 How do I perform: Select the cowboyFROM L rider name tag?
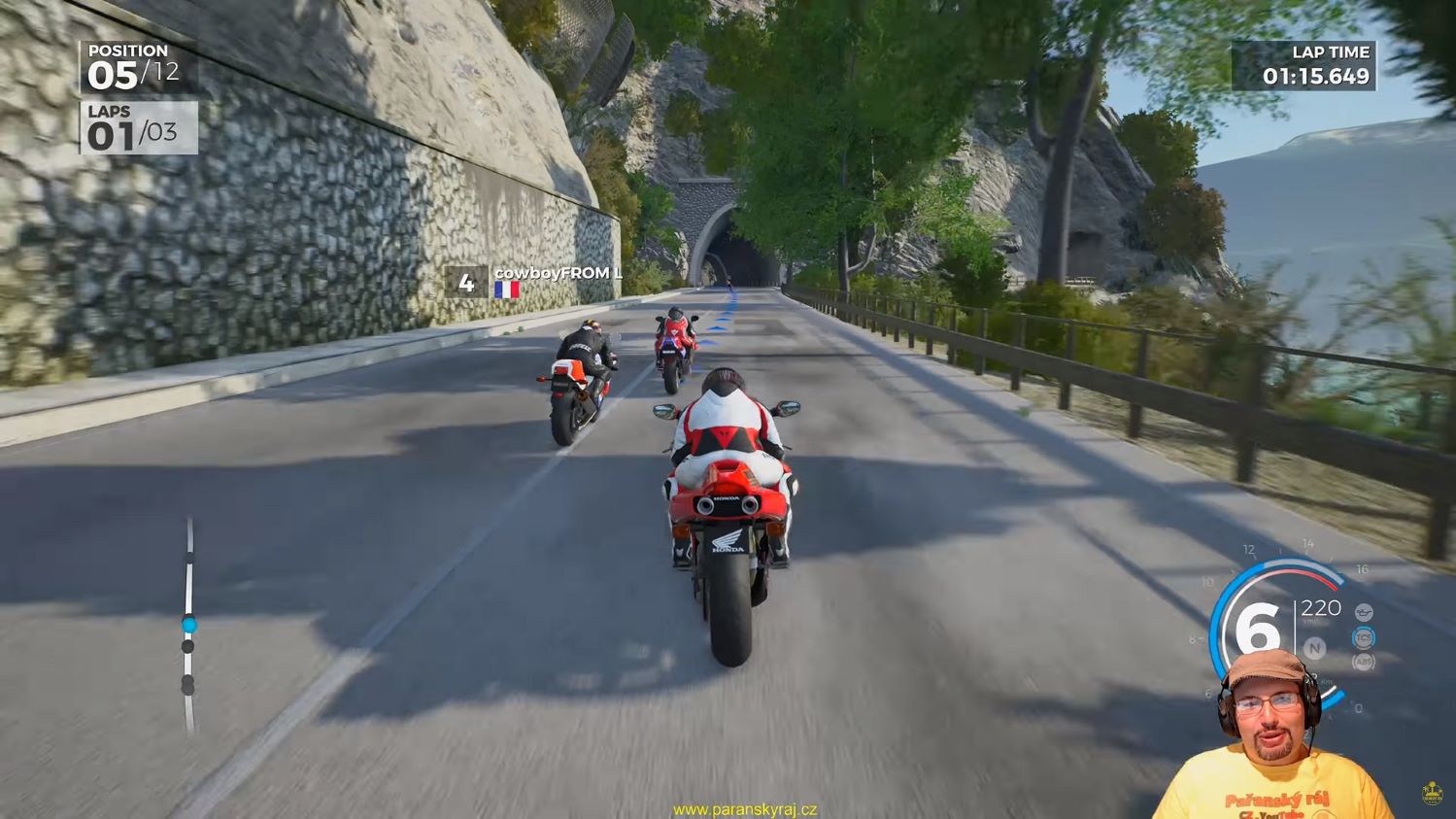click(x=558, y=274)
